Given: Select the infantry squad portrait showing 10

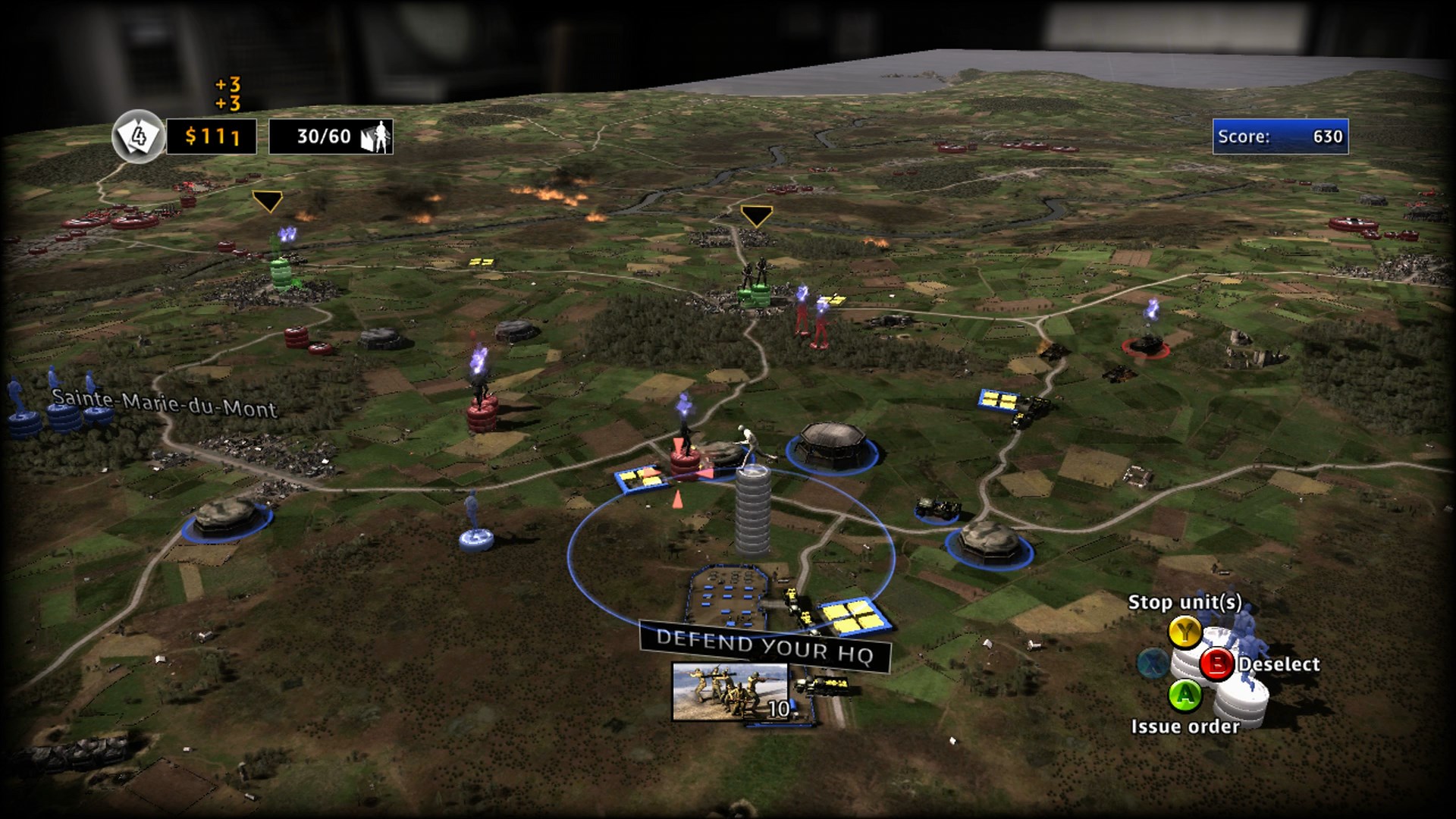Looking at the screenshot, I should (730, 691).
